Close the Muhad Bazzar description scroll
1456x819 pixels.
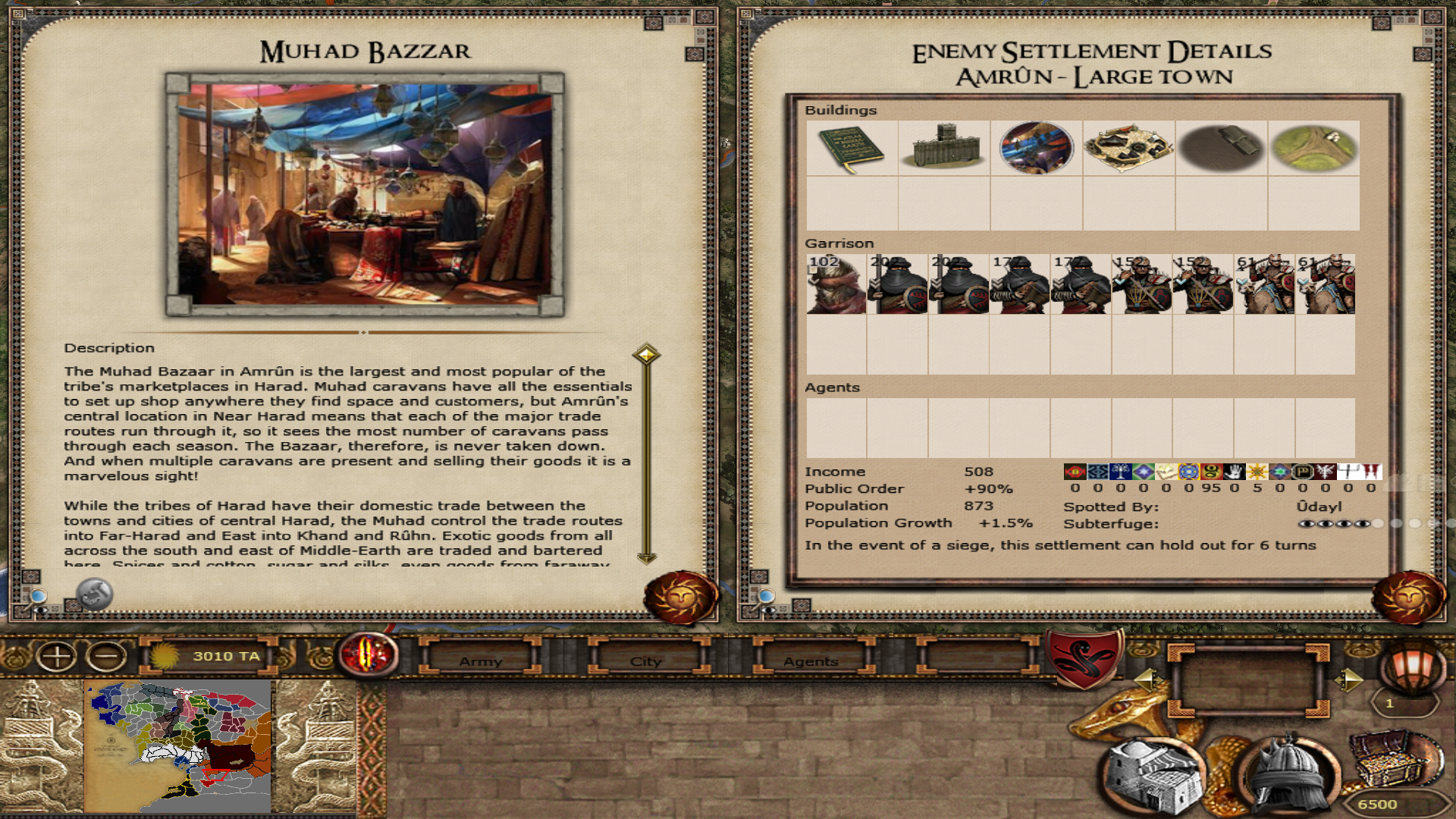[x=680, y=597]
